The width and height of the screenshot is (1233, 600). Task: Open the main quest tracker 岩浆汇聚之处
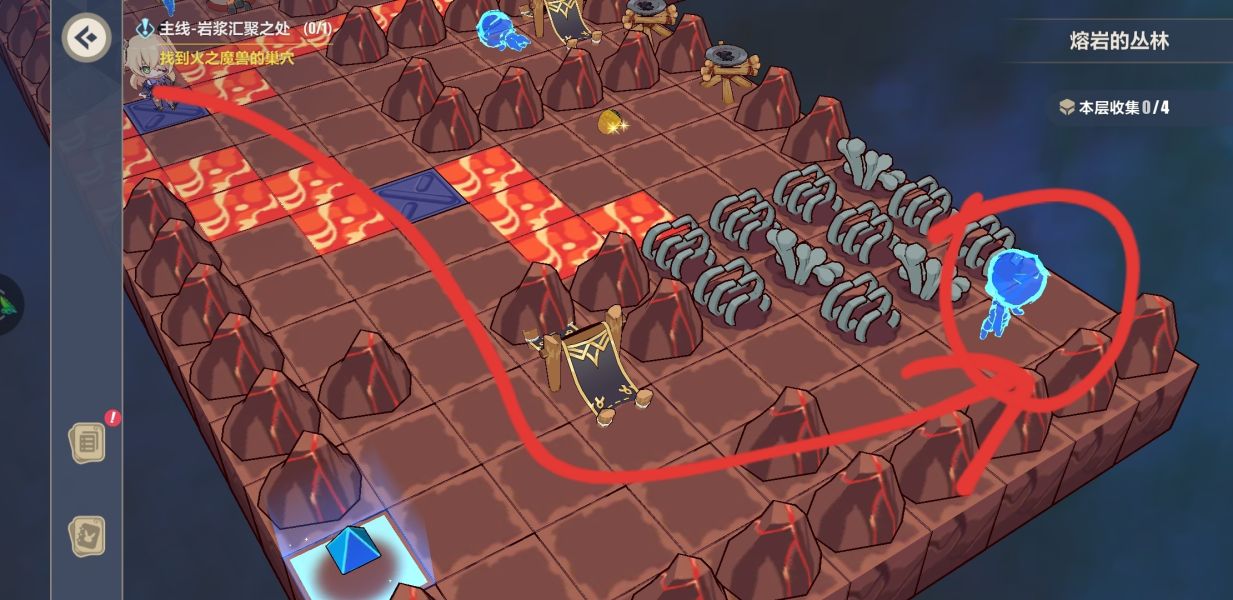(x=233, y=29)
